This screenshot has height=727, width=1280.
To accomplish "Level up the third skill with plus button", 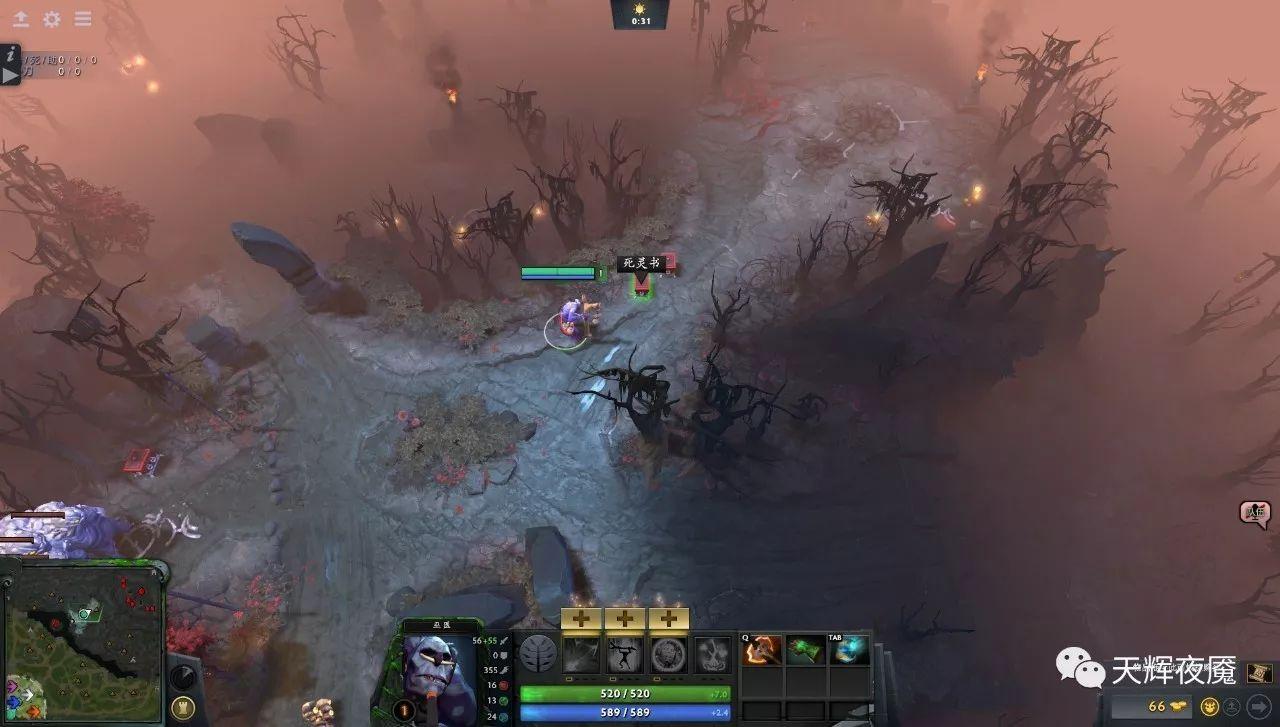I will tap(670, 618).
